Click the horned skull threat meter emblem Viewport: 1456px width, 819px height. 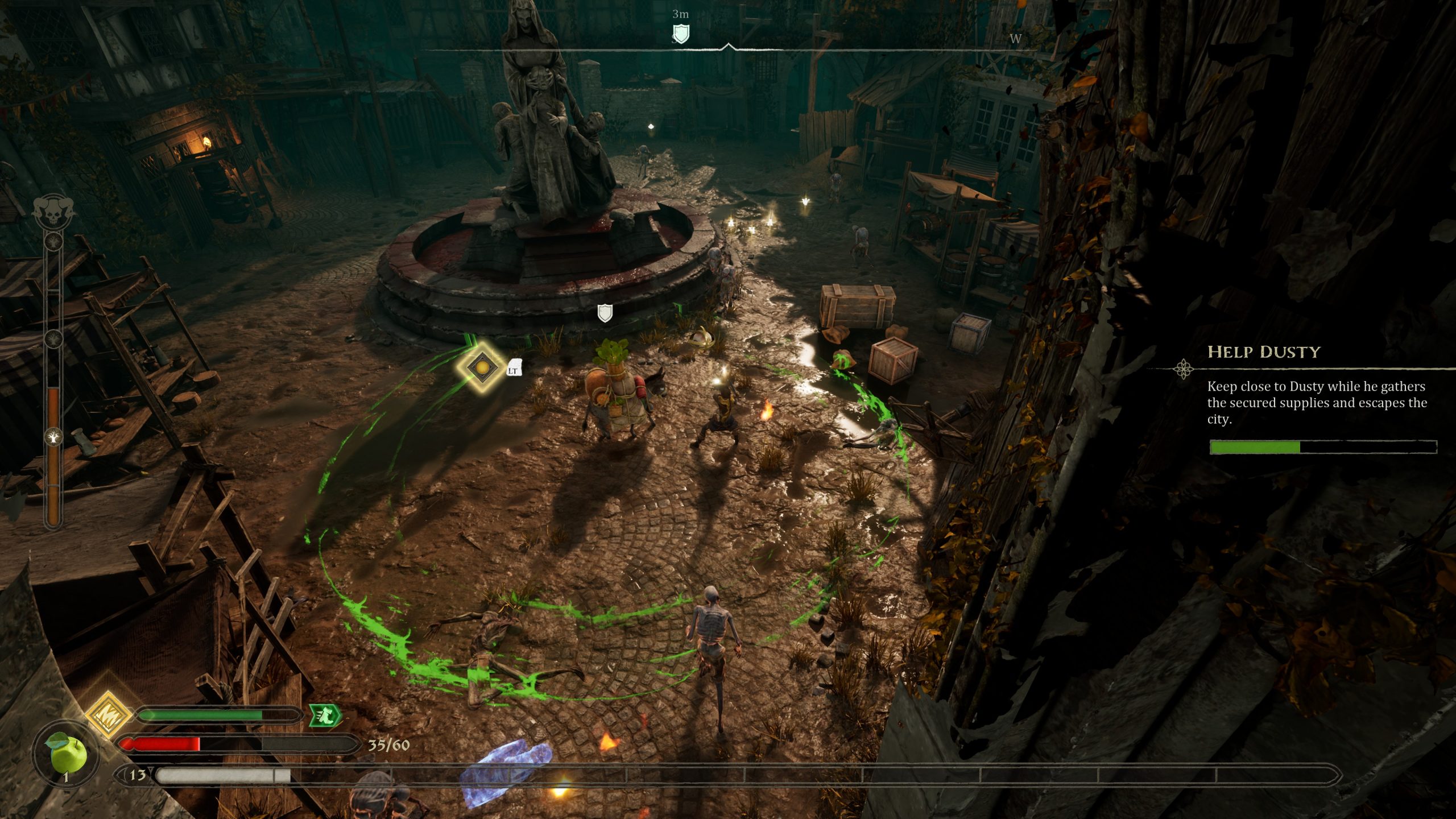coord(55,210)
